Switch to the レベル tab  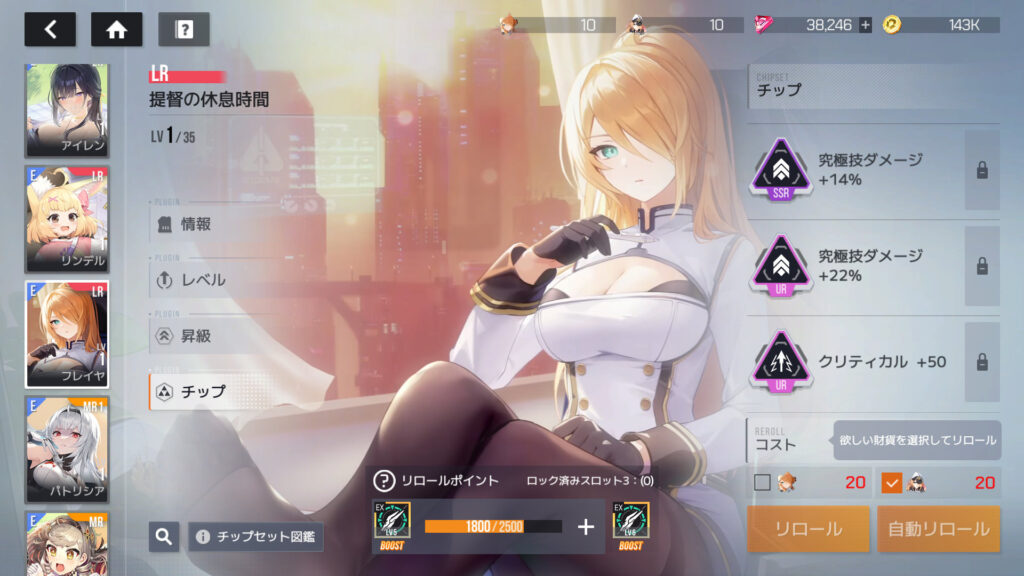point(203,280)
